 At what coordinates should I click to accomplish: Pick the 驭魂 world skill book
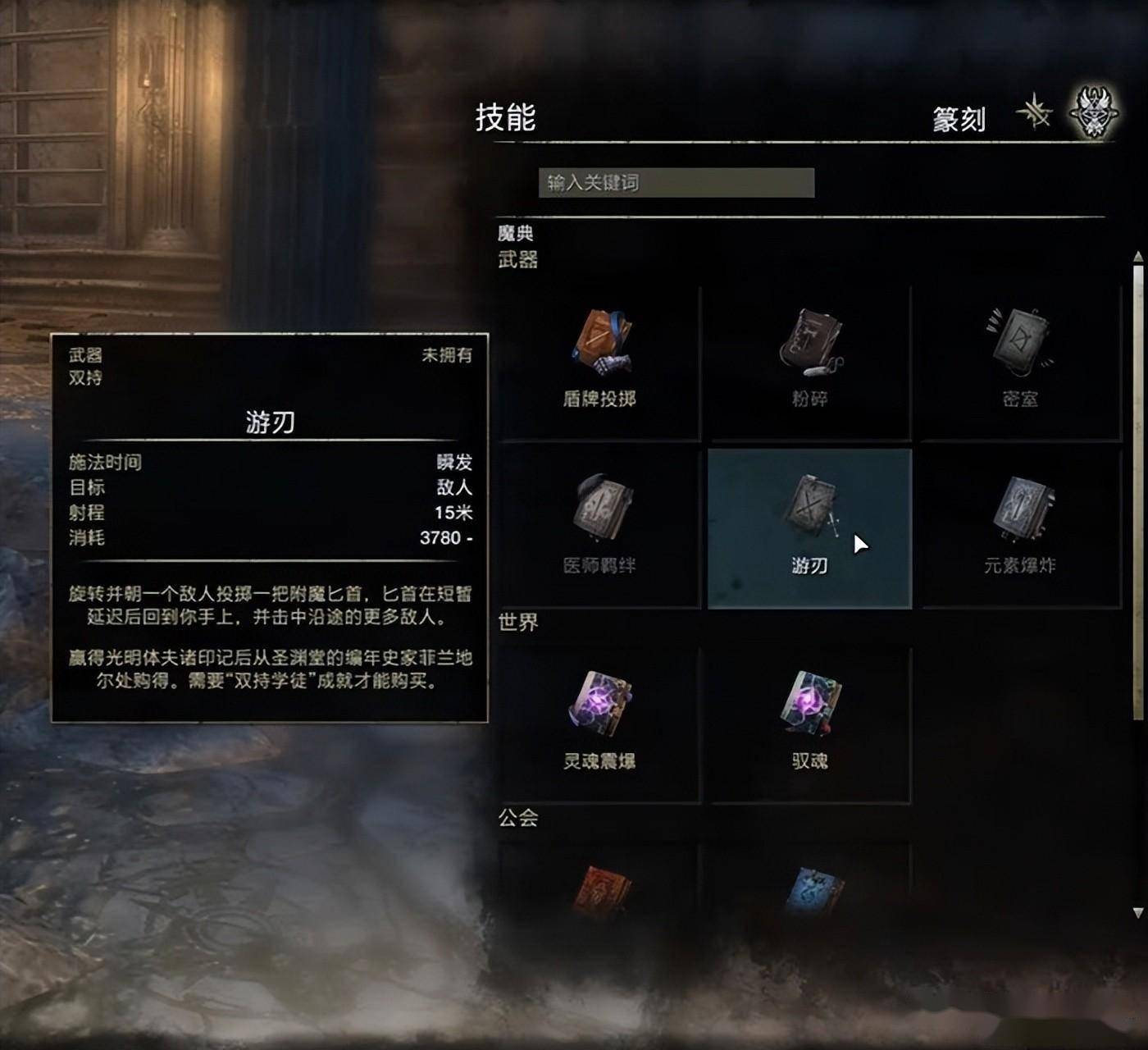click(809, 722)
